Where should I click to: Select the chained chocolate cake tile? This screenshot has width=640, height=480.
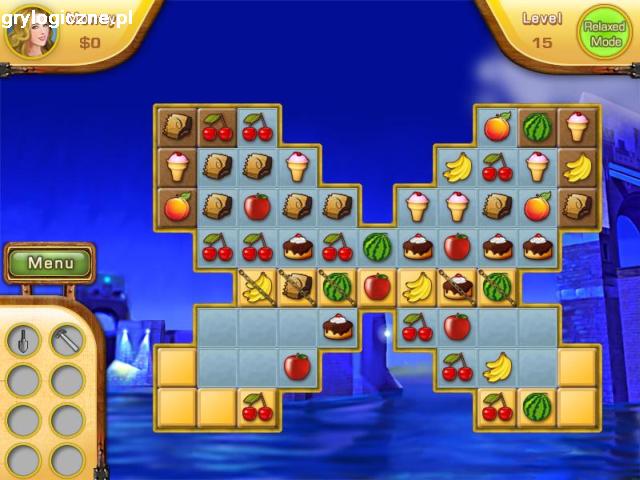[457, 288]
